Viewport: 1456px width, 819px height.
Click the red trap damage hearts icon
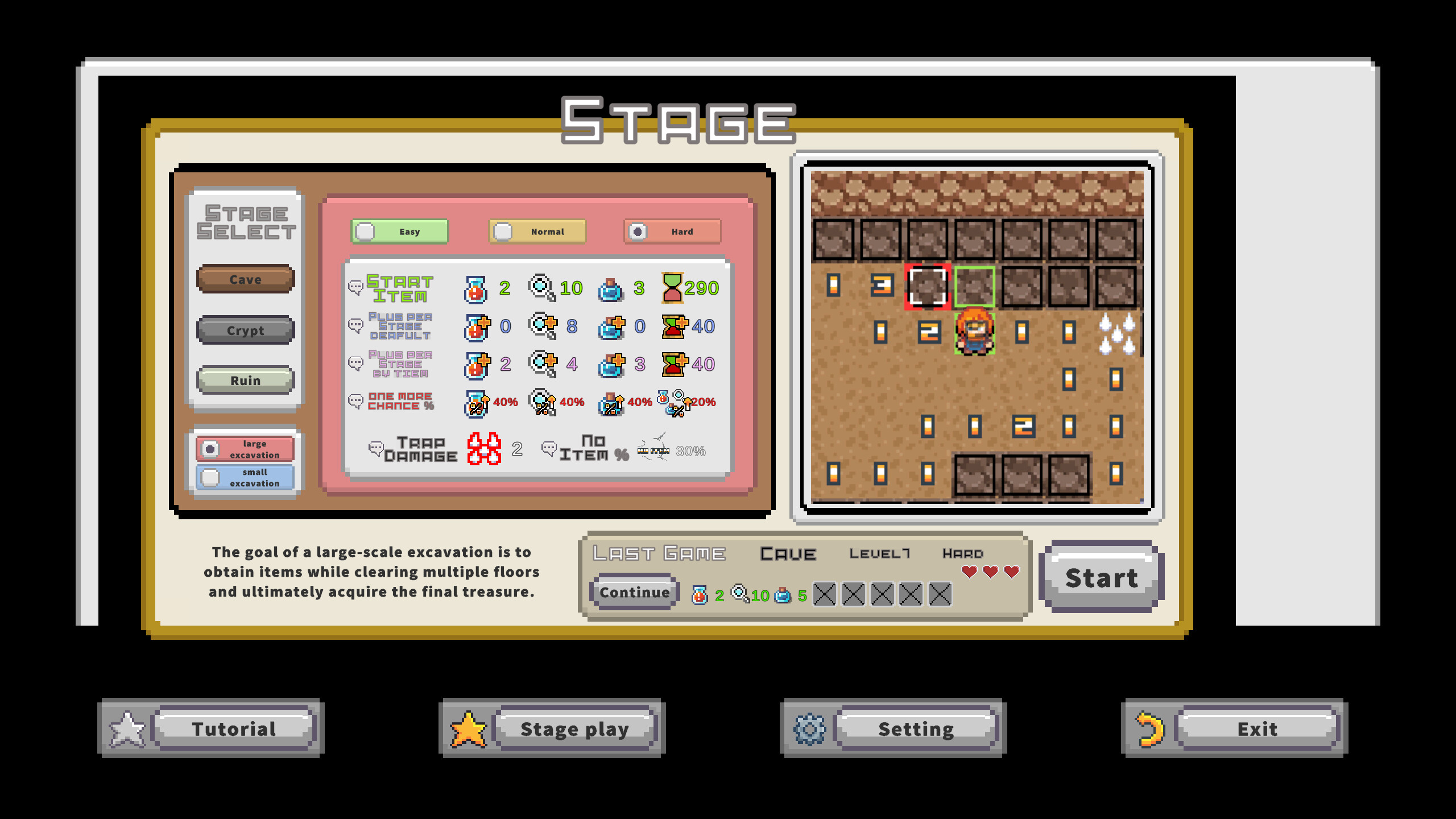click(x=485, y=449)
